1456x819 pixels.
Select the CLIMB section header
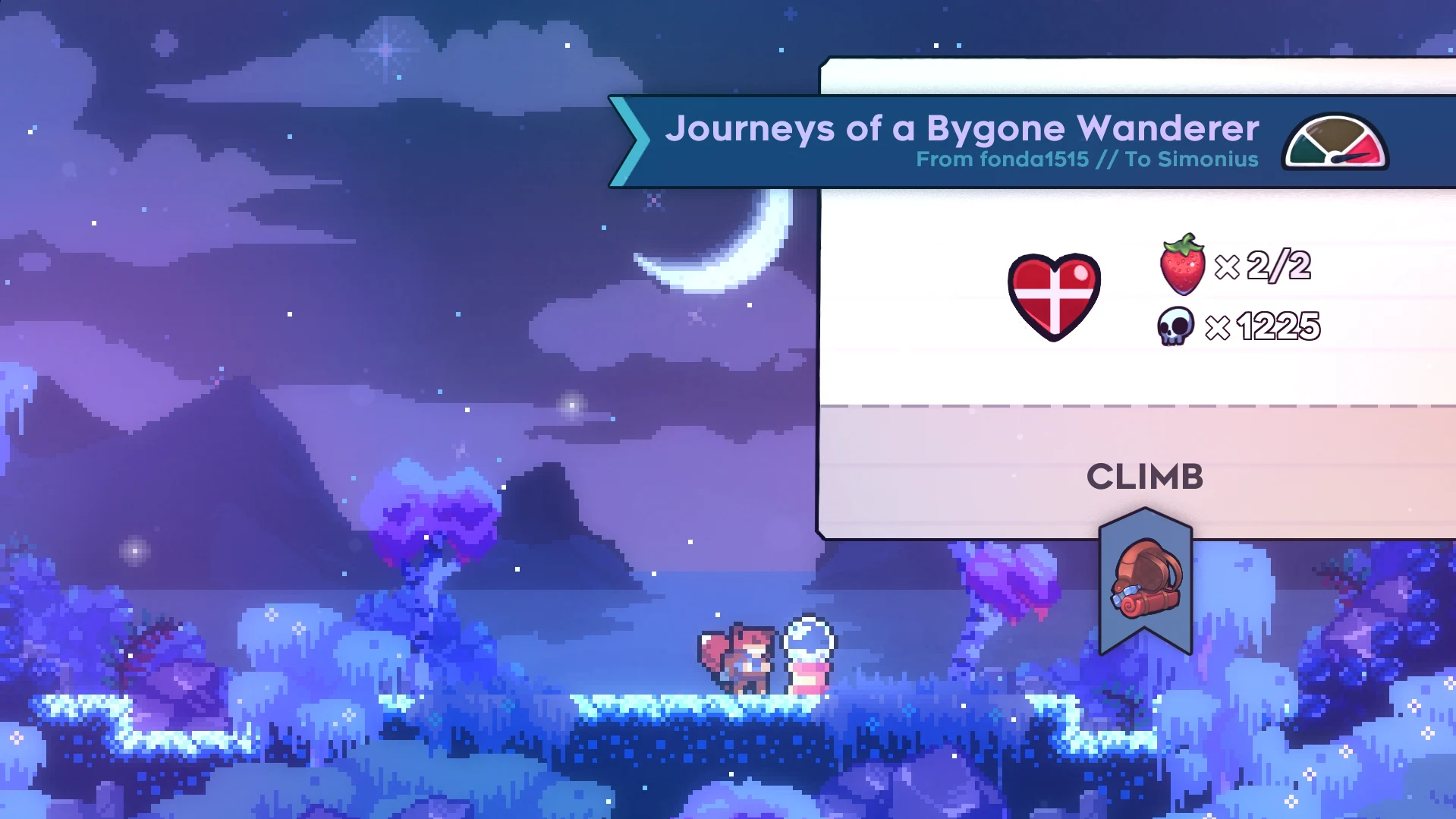[1146, 477]
